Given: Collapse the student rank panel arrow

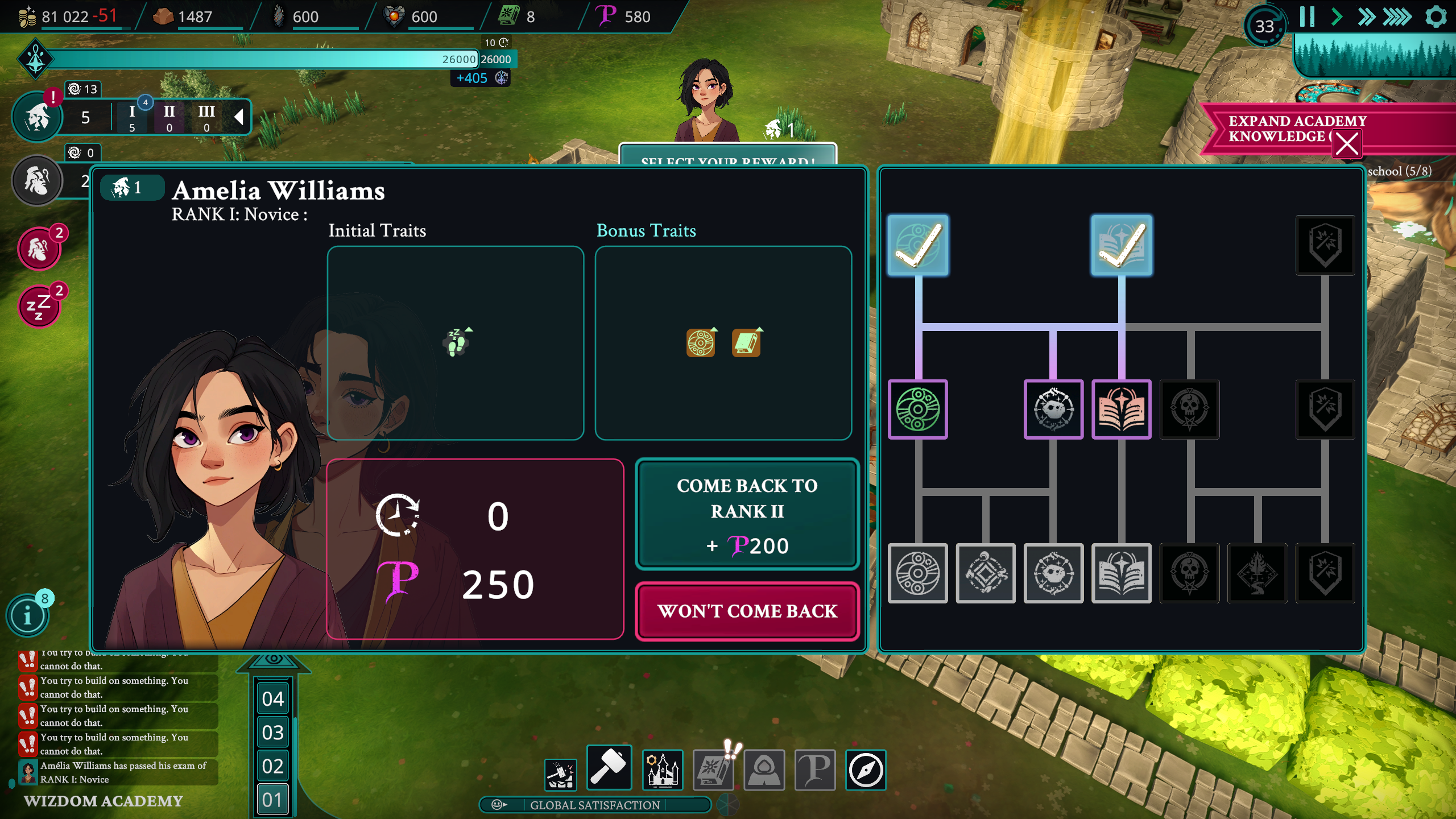Looking at the screenshot, I should (239, 117).
